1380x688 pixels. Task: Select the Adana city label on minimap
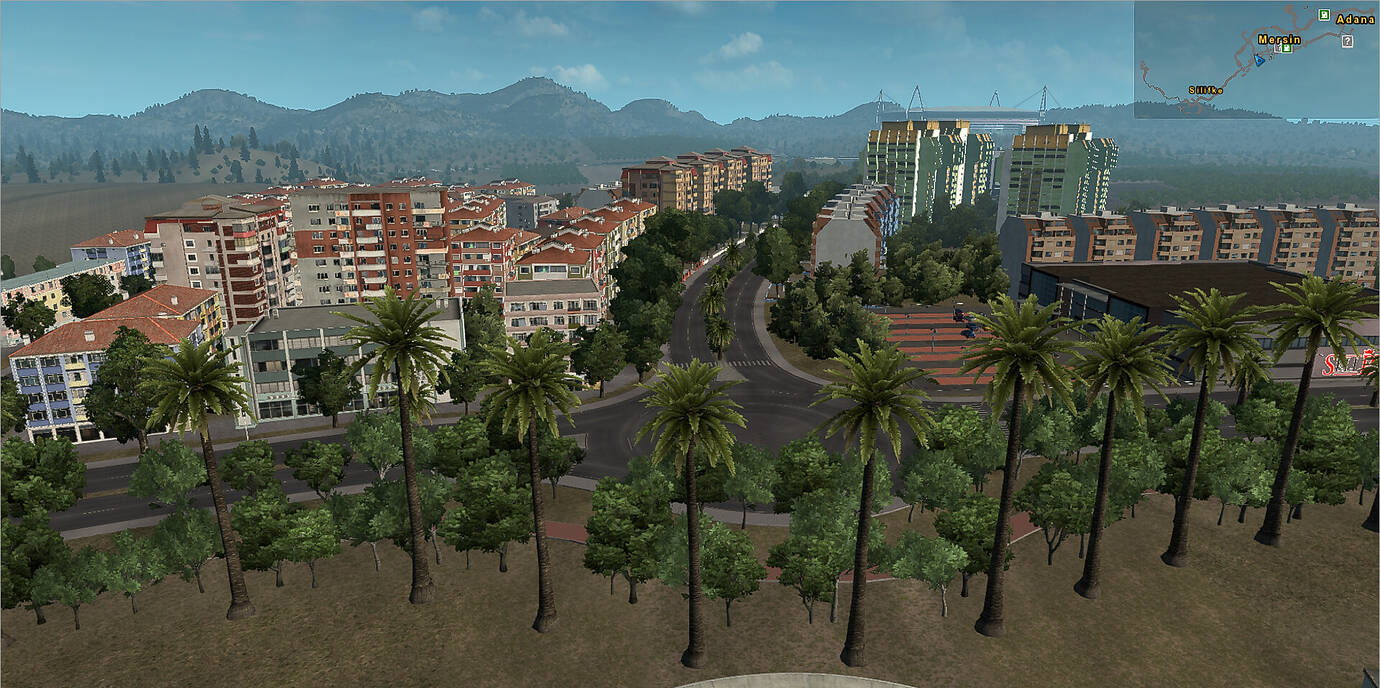coord(1356,19)
